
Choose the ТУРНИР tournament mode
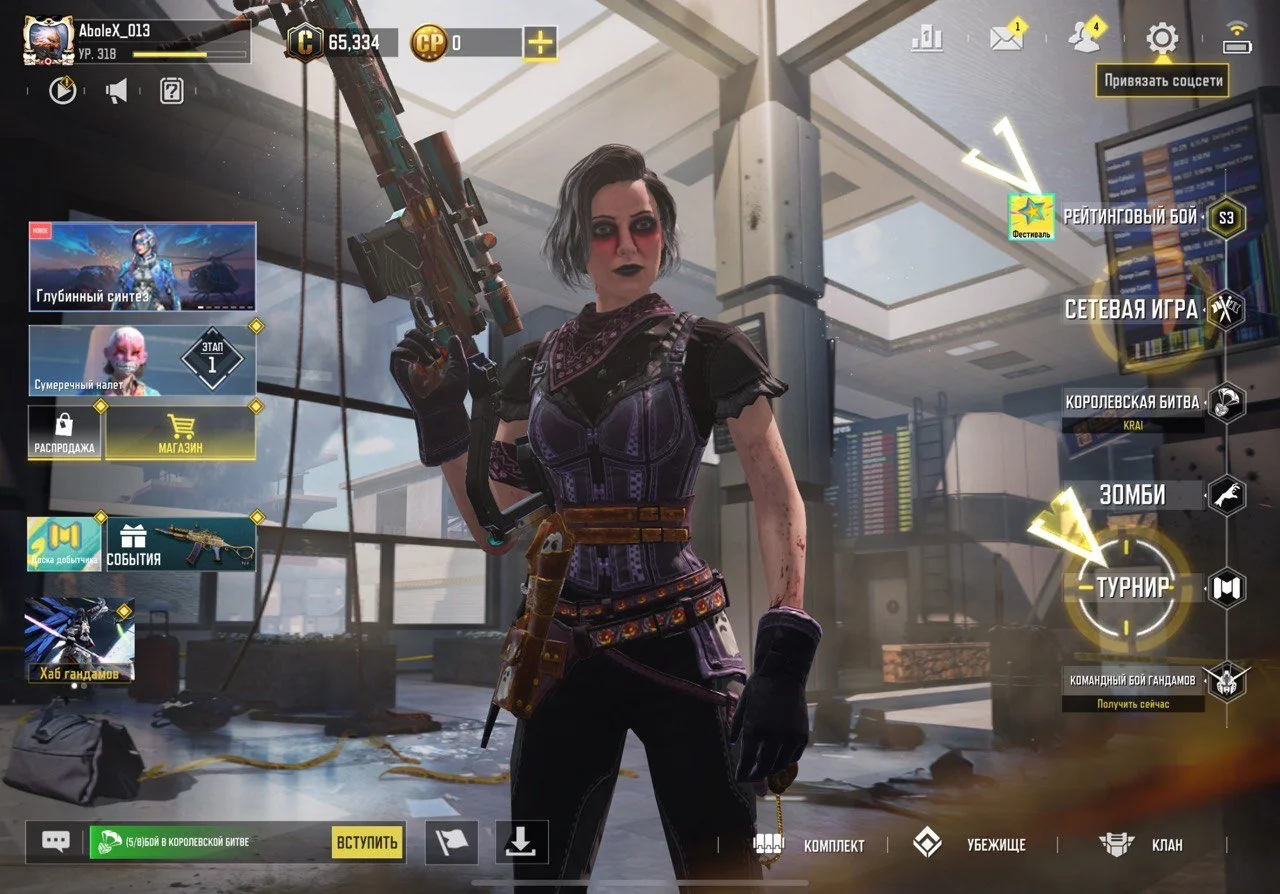tap(1133, 588)
